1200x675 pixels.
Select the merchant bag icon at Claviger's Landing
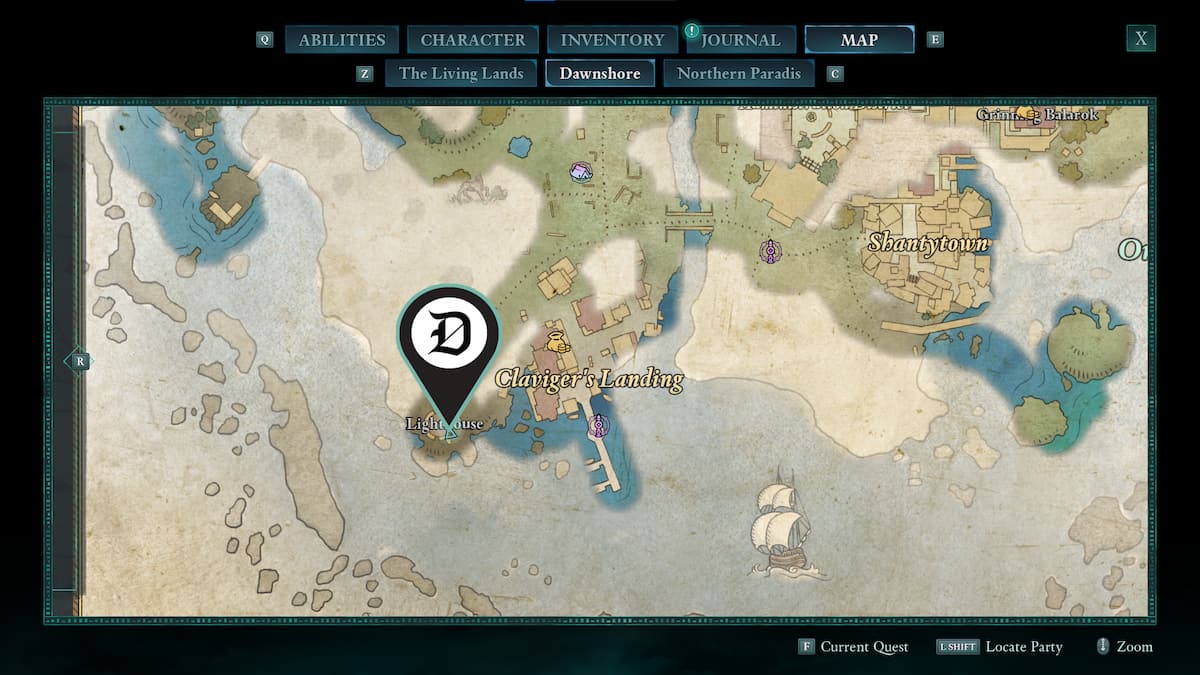pyautogui.click(x=555, y=340)
